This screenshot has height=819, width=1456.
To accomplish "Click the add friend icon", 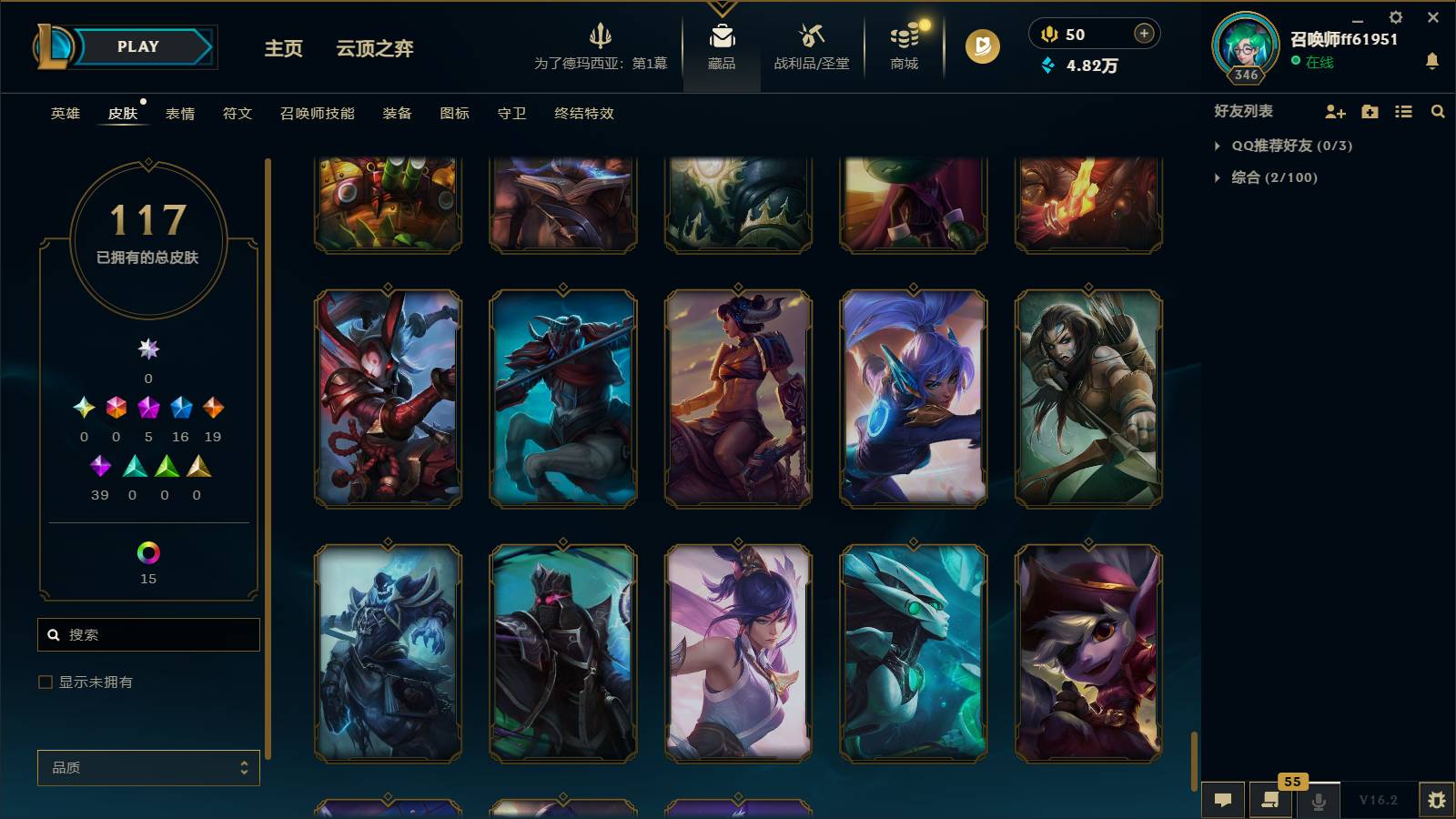I will pyautogui.click(x=1336, y=111).
